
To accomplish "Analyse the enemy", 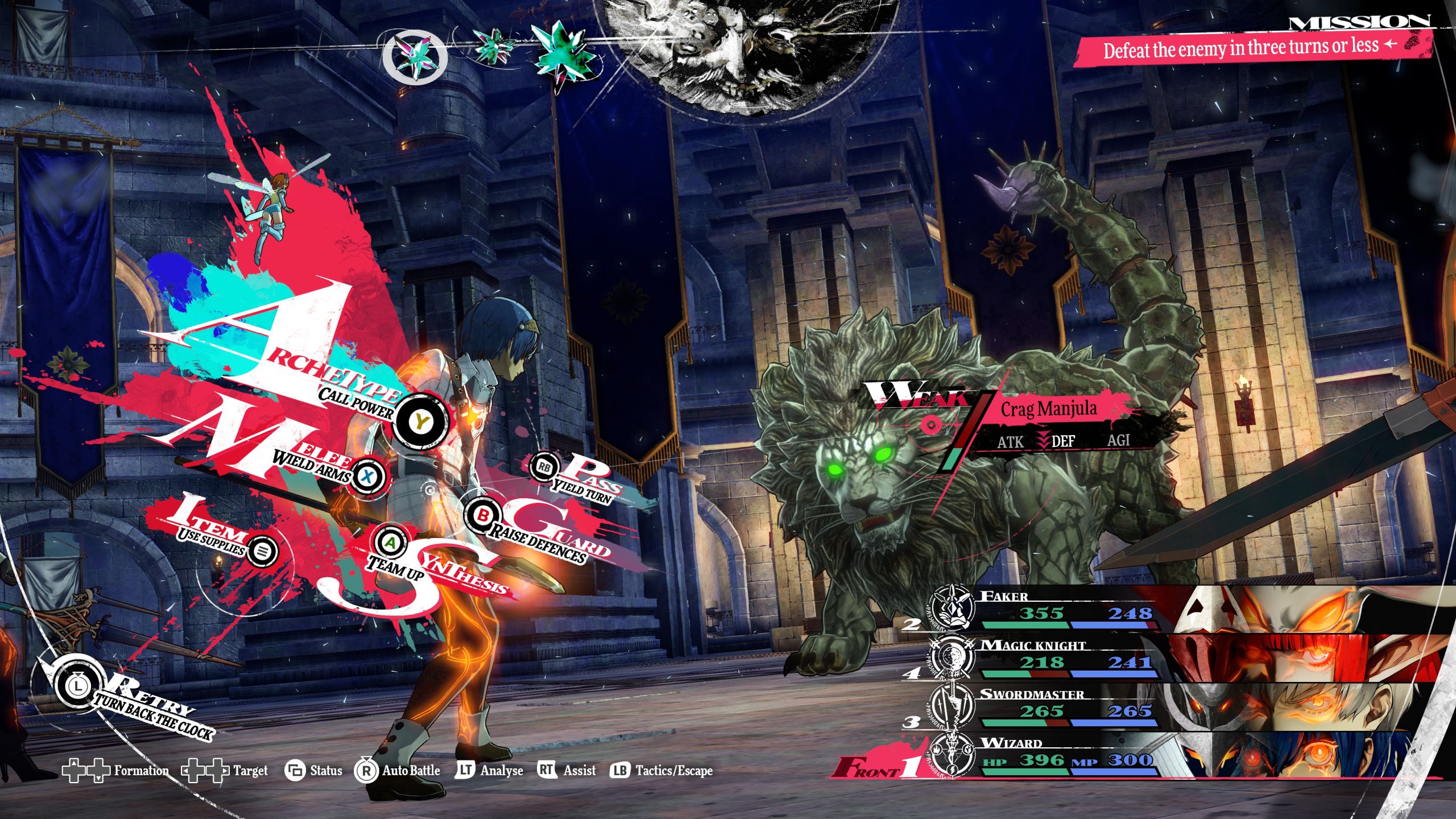I will 490,771.
